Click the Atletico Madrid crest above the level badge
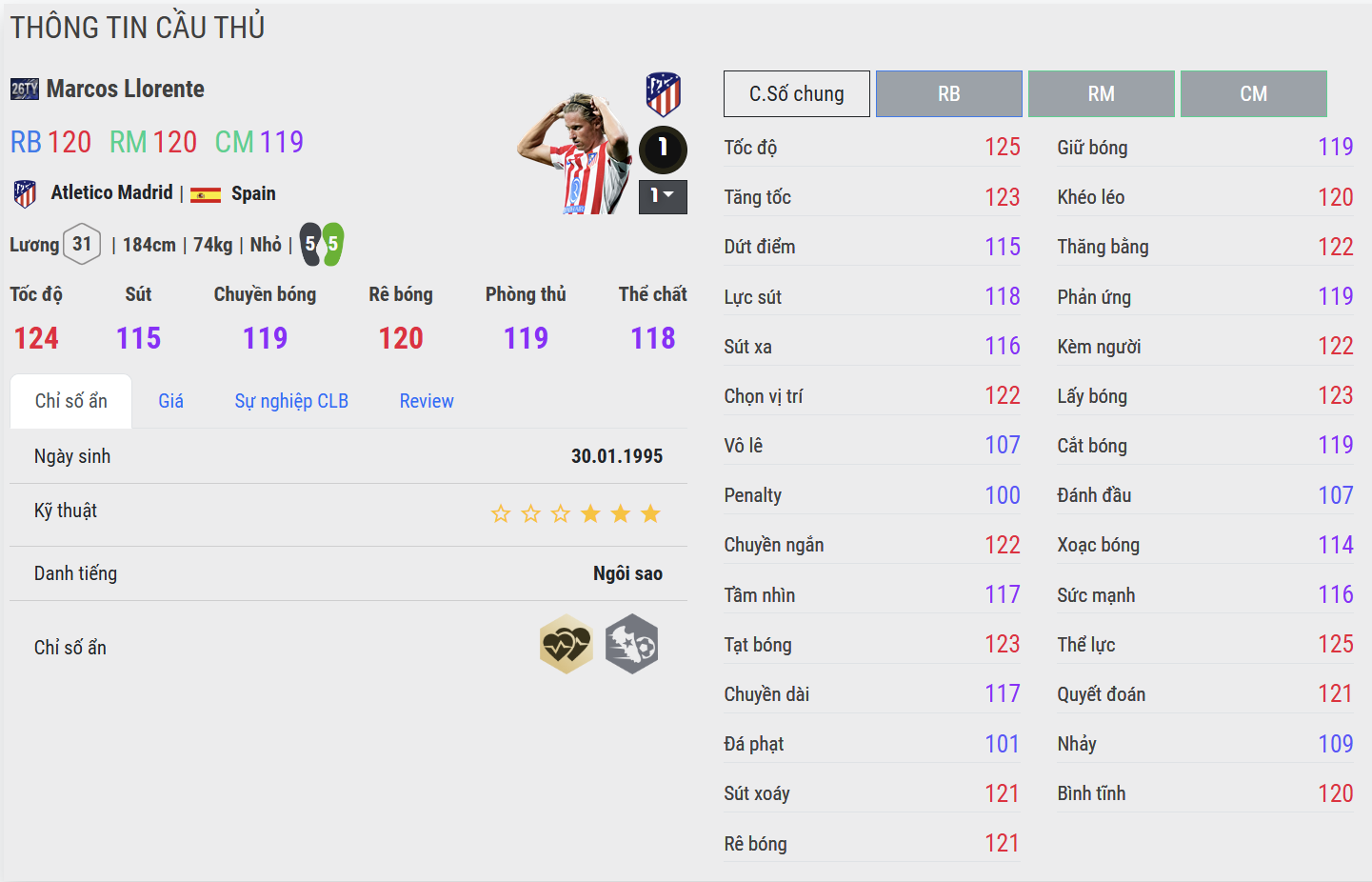 click(663, 94)
